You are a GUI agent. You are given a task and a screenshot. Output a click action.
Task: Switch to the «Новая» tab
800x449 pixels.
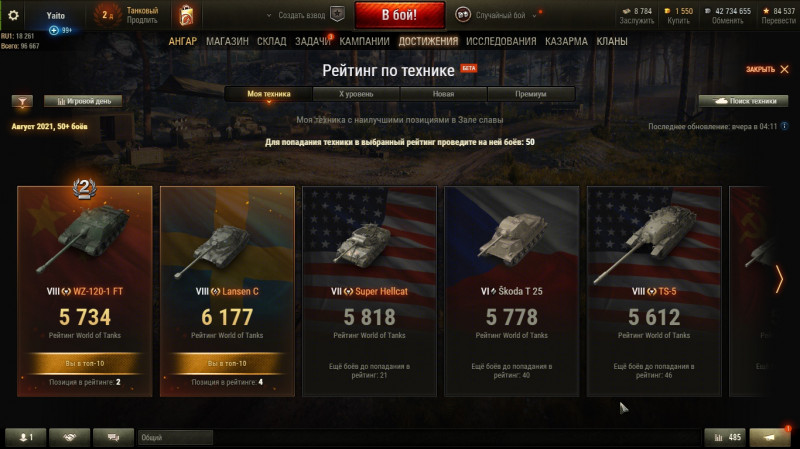click(x=443, y=93)
